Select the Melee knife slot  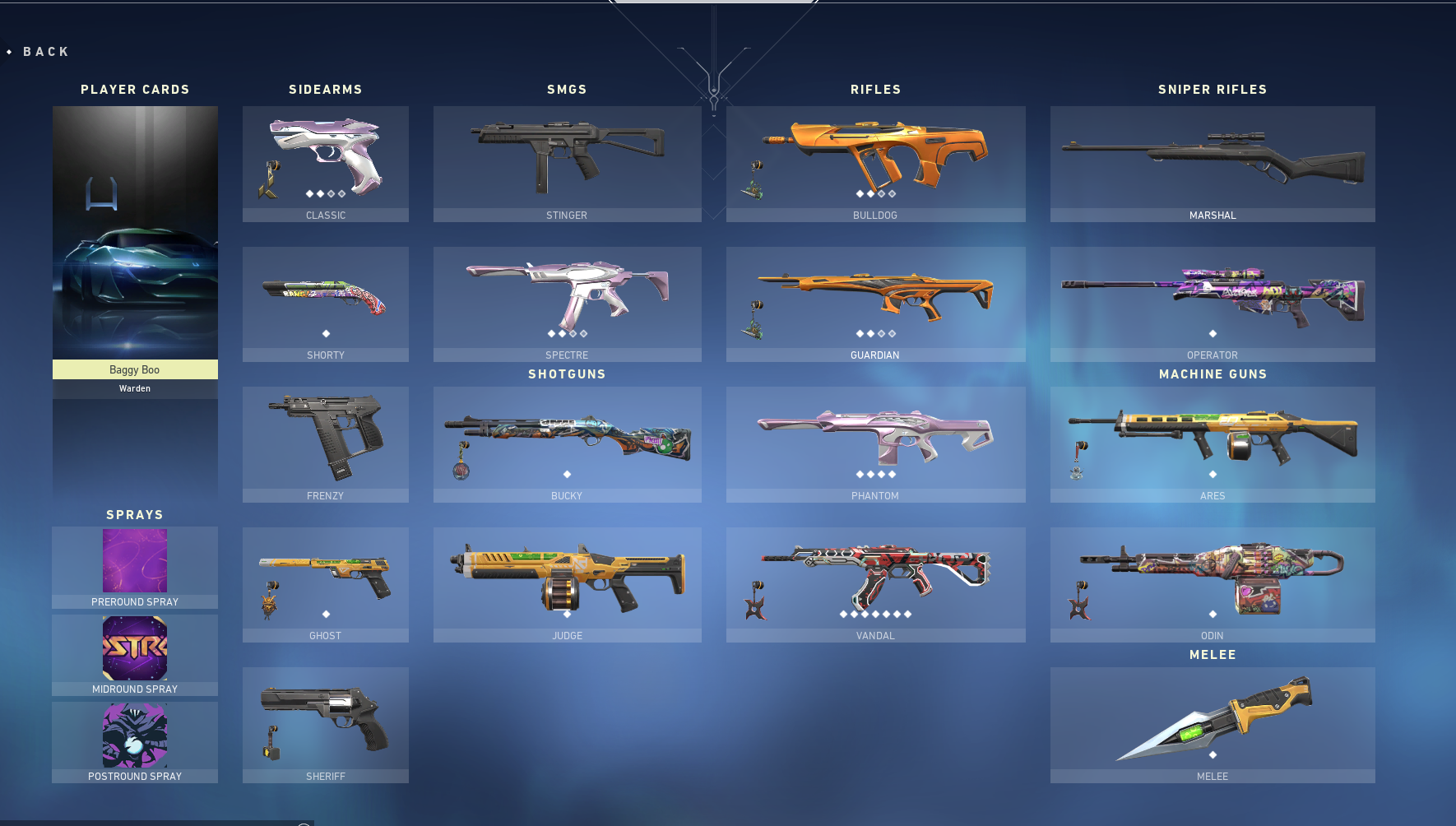(x=1213, y=724)
